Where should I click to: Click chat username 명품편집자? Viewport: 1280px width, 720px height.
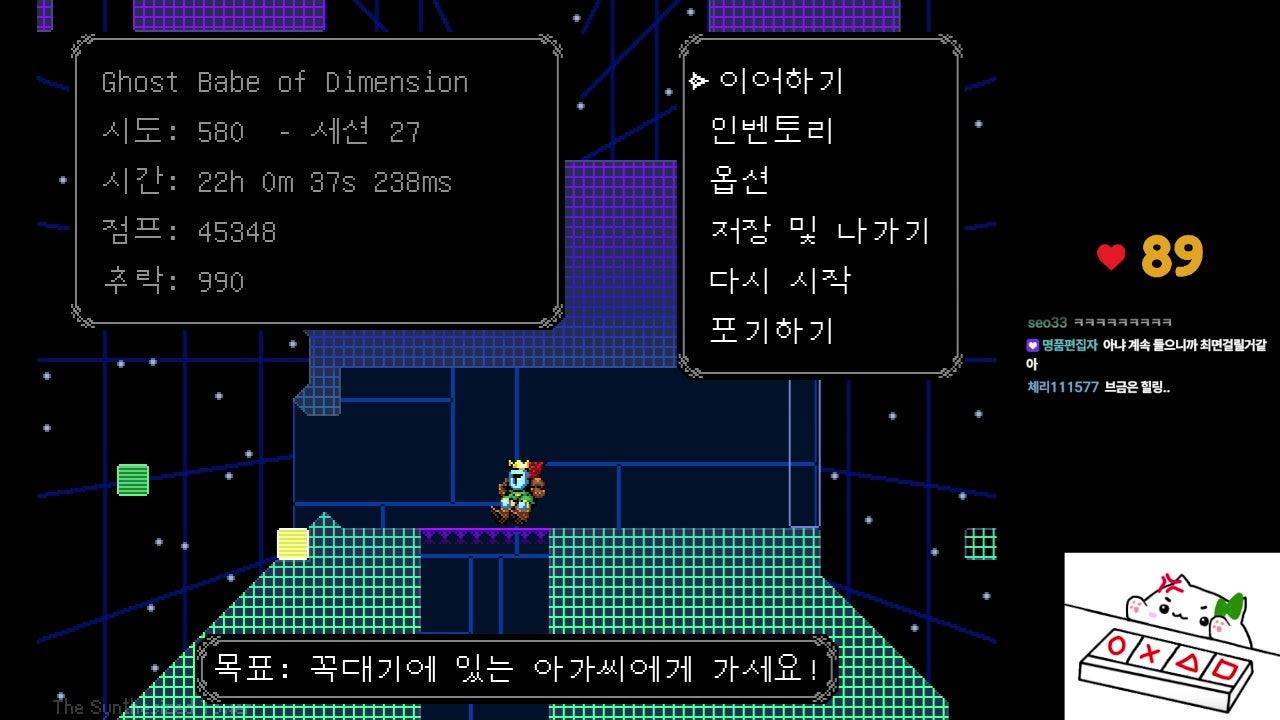pos(1070,345)
